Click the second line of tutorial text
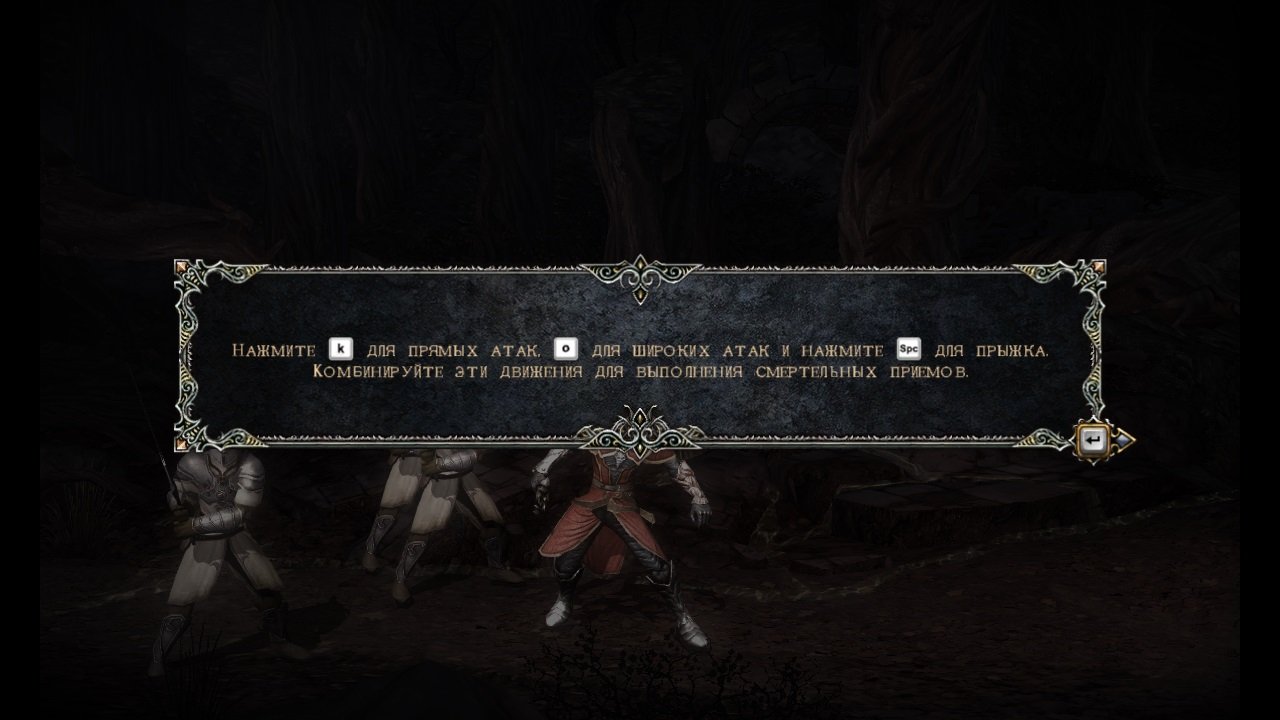The image size is (1280, 720). point(640,372)
